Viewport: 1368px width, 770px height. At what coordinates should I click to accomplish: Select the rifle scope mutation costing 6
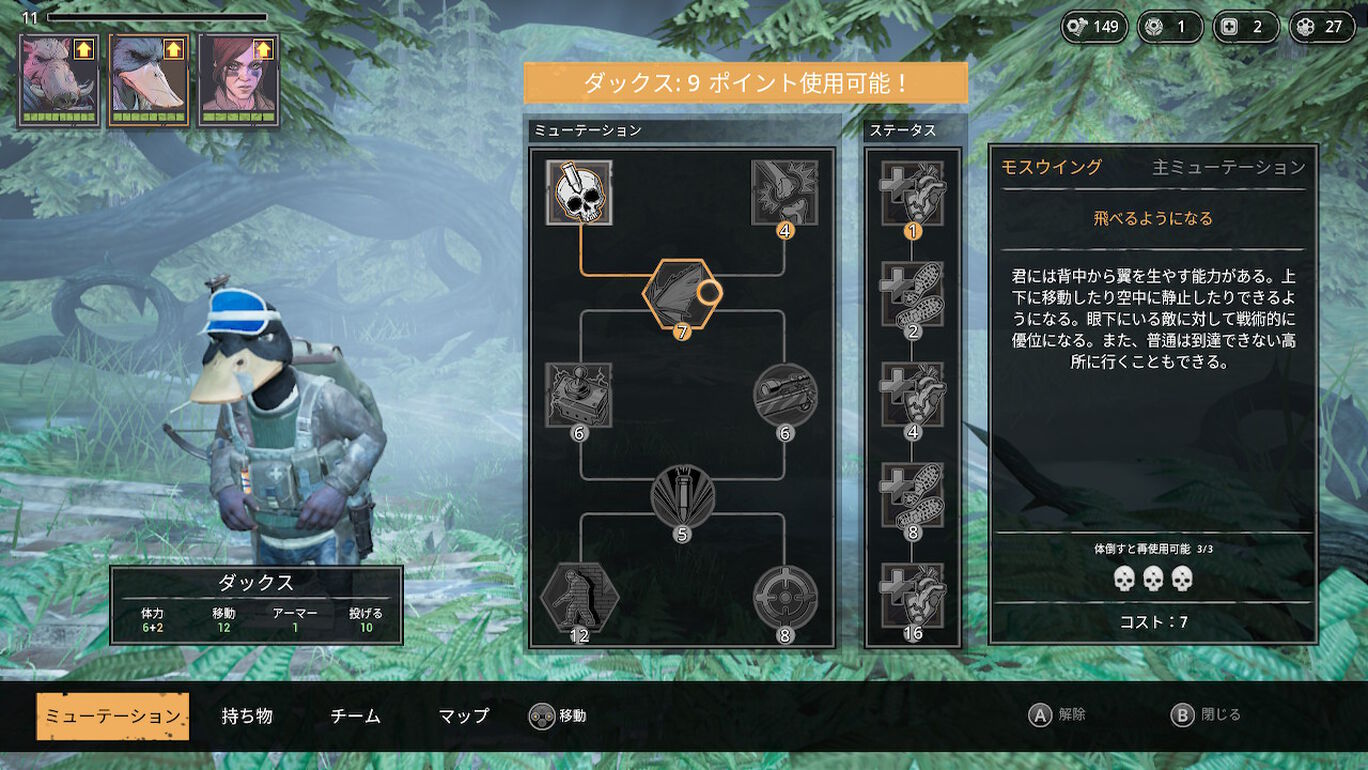[785, 395]
